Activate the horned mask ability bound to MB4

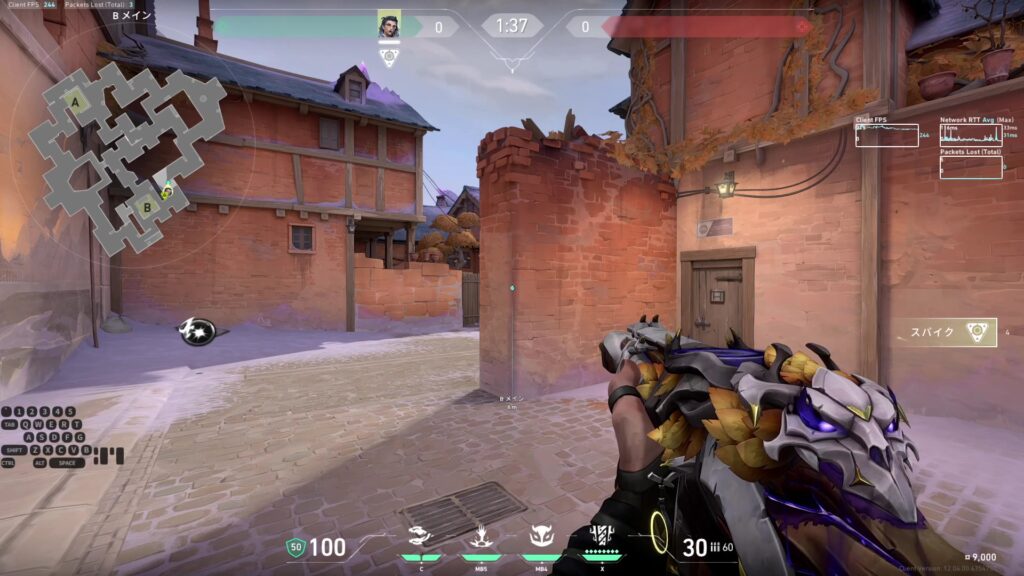[x=541, y=537]
